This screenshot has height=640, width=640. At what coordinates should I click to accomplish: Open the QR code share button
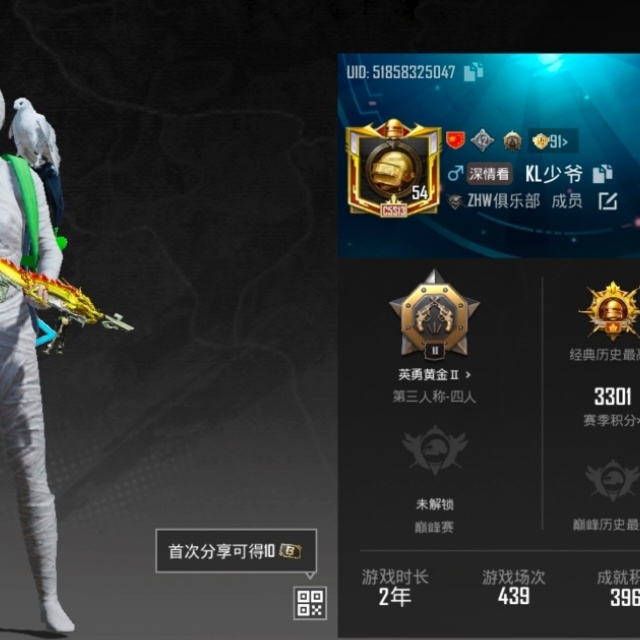310,603
